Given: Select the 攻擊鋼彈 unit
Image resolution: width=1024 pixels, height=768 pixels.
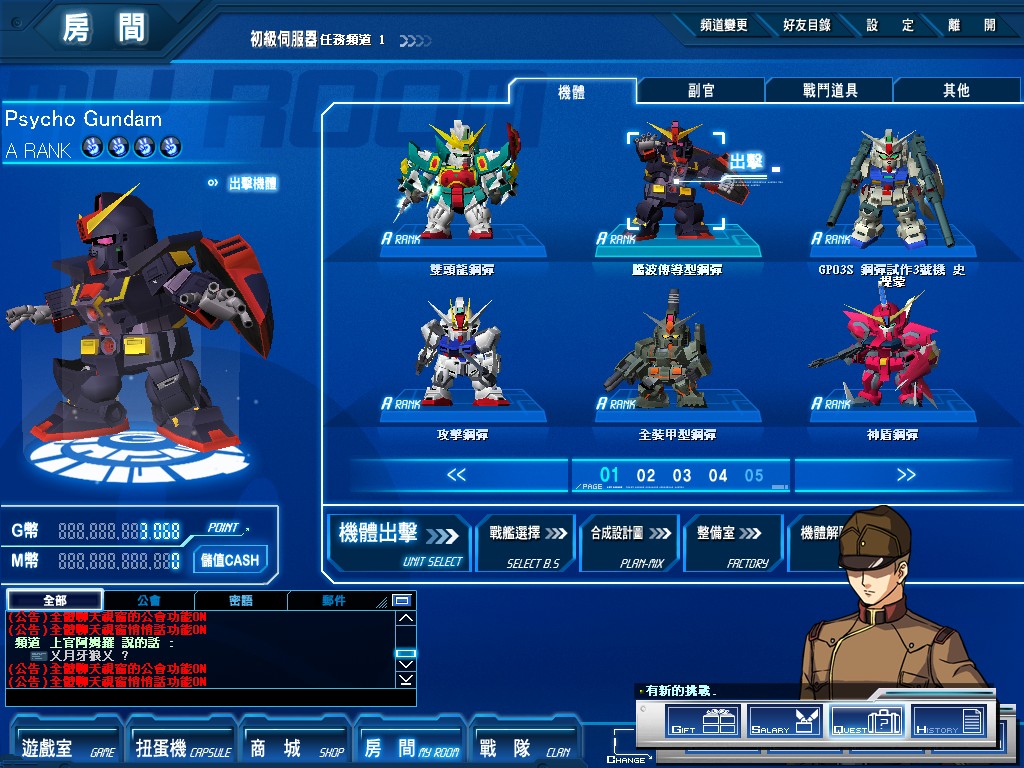Looking at the screenshot, I should click(x=461, y=355).
